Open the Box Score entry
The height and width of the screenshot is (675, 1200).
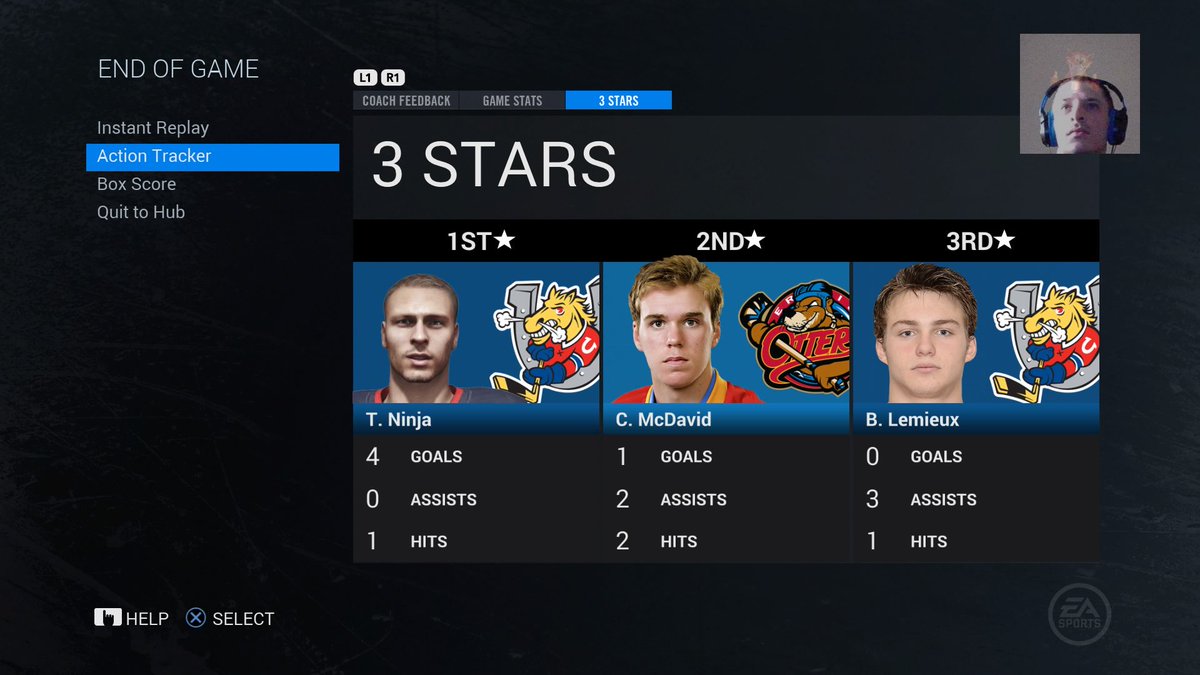[x=136, y=184]
